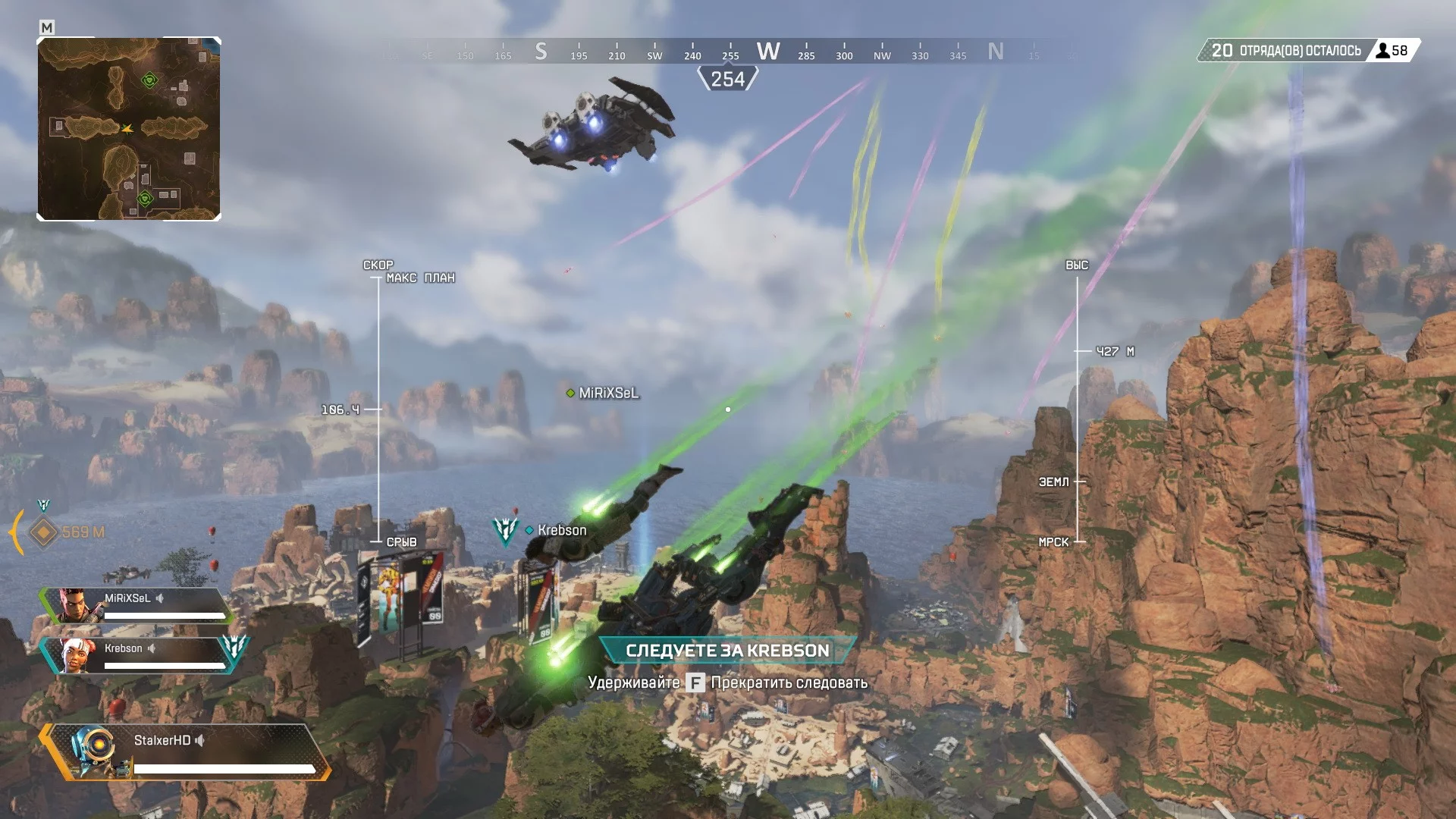Toggle MiRiXSeL's voice speaker icon
The width and height of the screenshot is (1456, 819).
(x=160, y=598)
